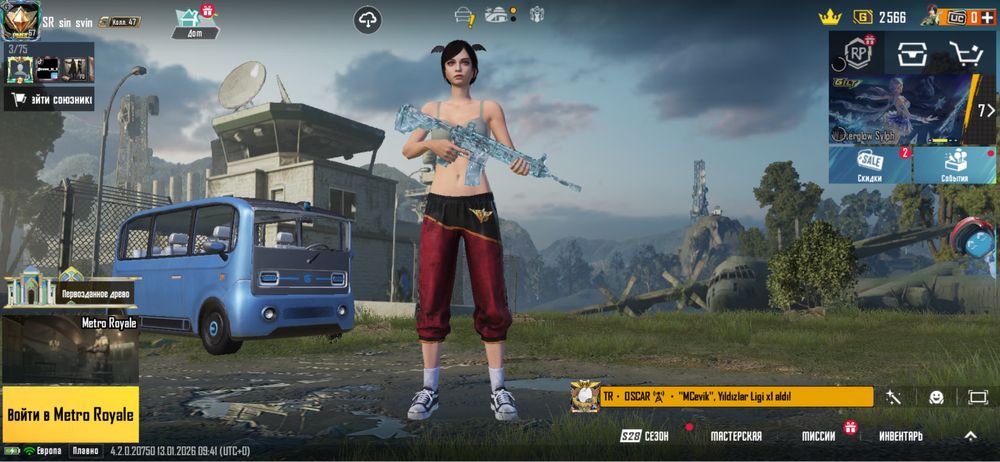
Task: Open the emote smiley icon
Action: [936, 397]
